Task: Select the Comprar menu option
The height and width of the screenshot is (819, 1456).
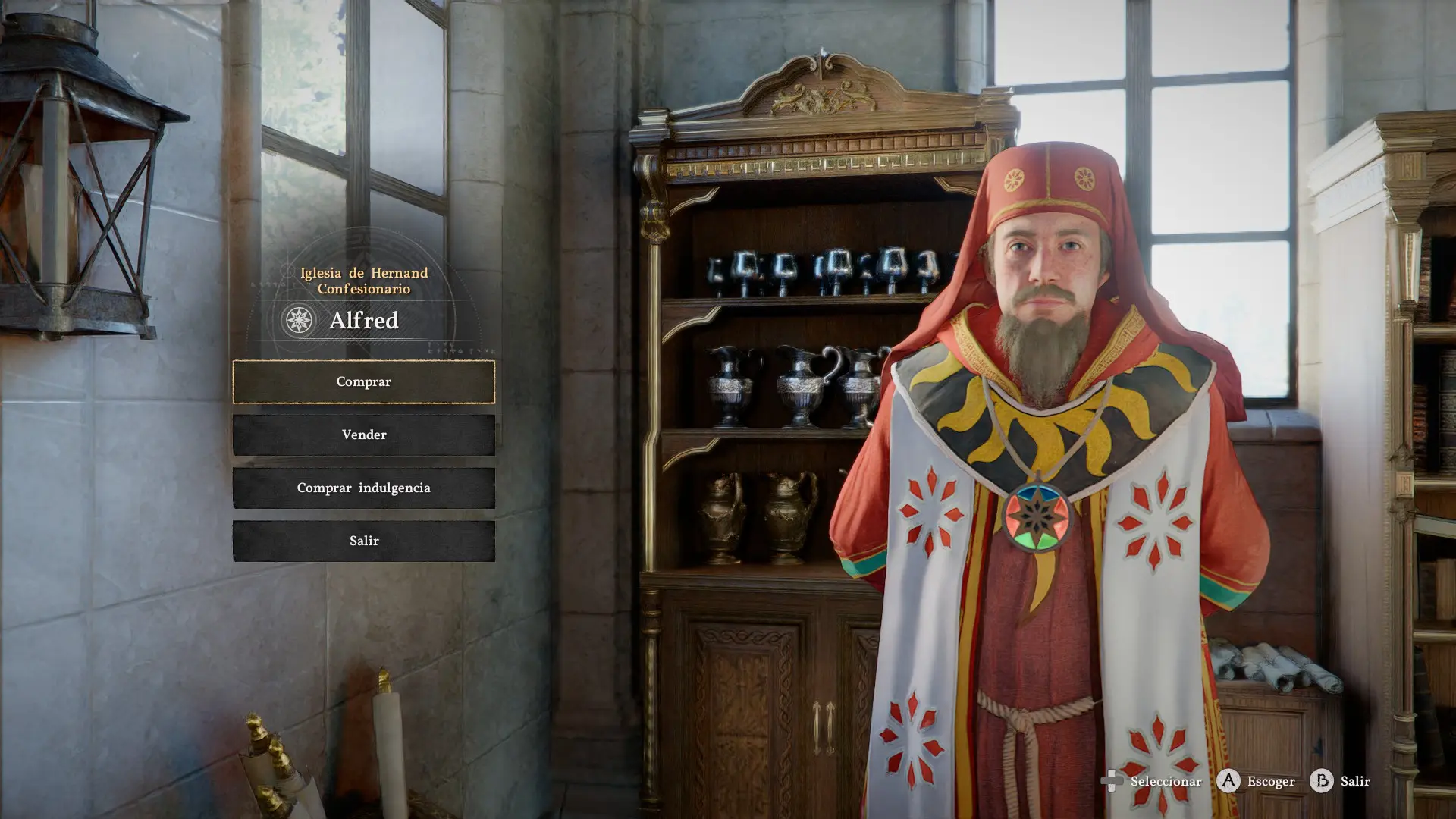Action: [363, 381]
